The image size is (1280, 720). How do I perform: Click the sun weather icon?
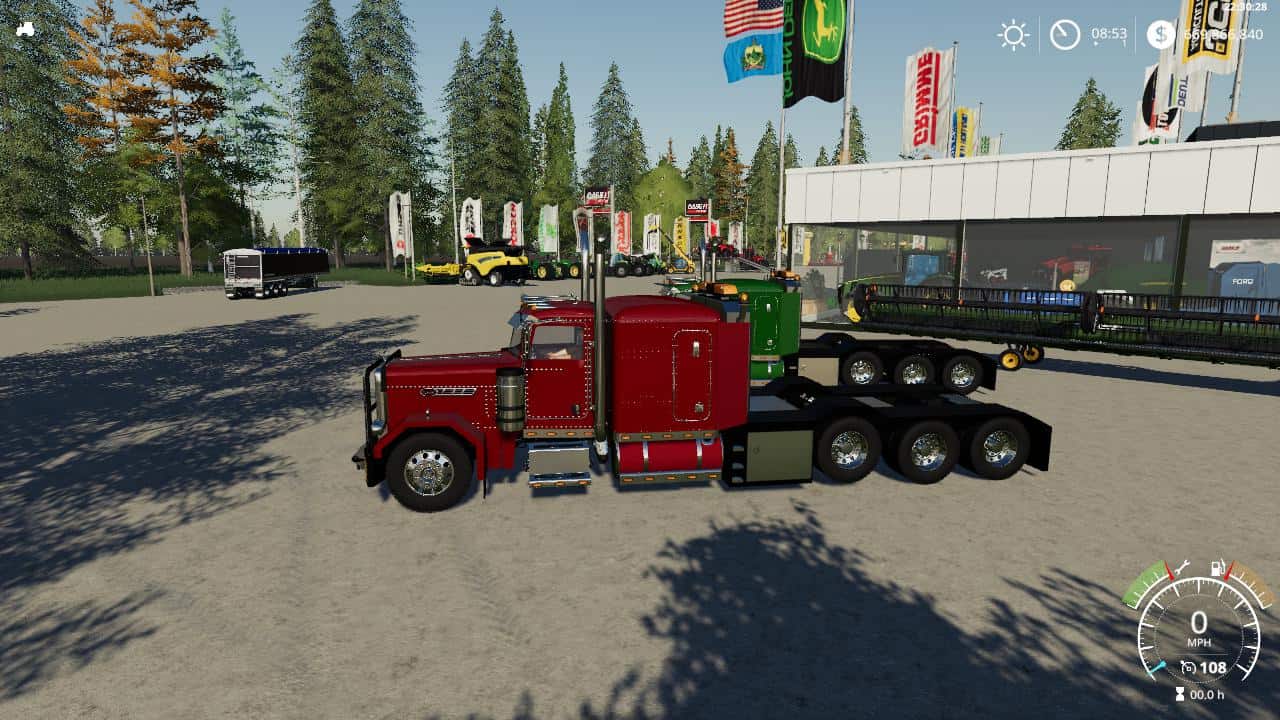point(1012,33)
